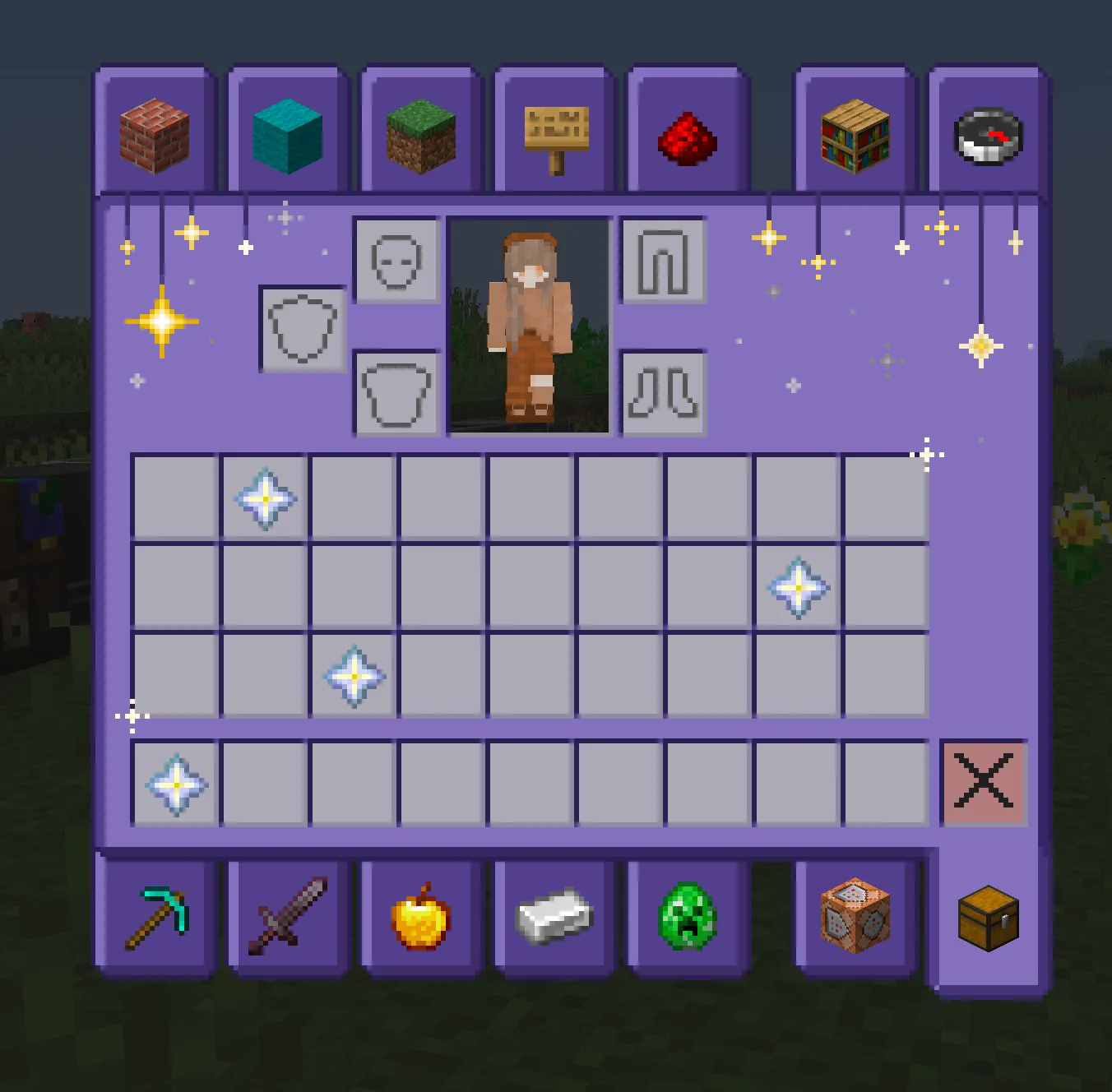This screenshot has height=1092, width=1112.
Task: Select the nether star in the top inventory row
Action: [x=263, y=498]
